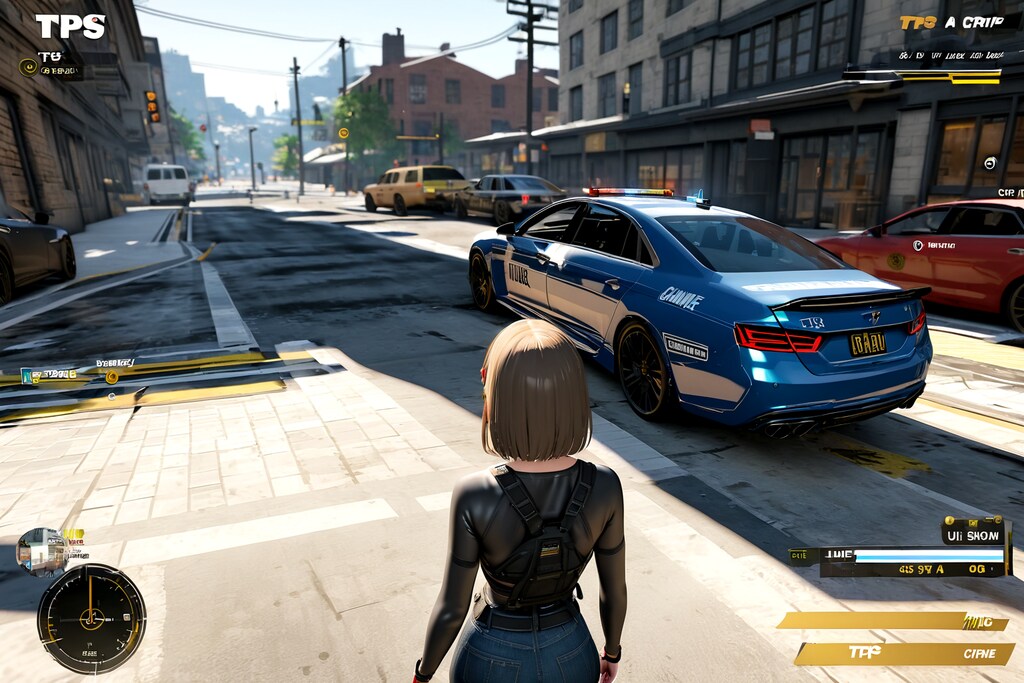Click the round speedometer gauge

91,618
